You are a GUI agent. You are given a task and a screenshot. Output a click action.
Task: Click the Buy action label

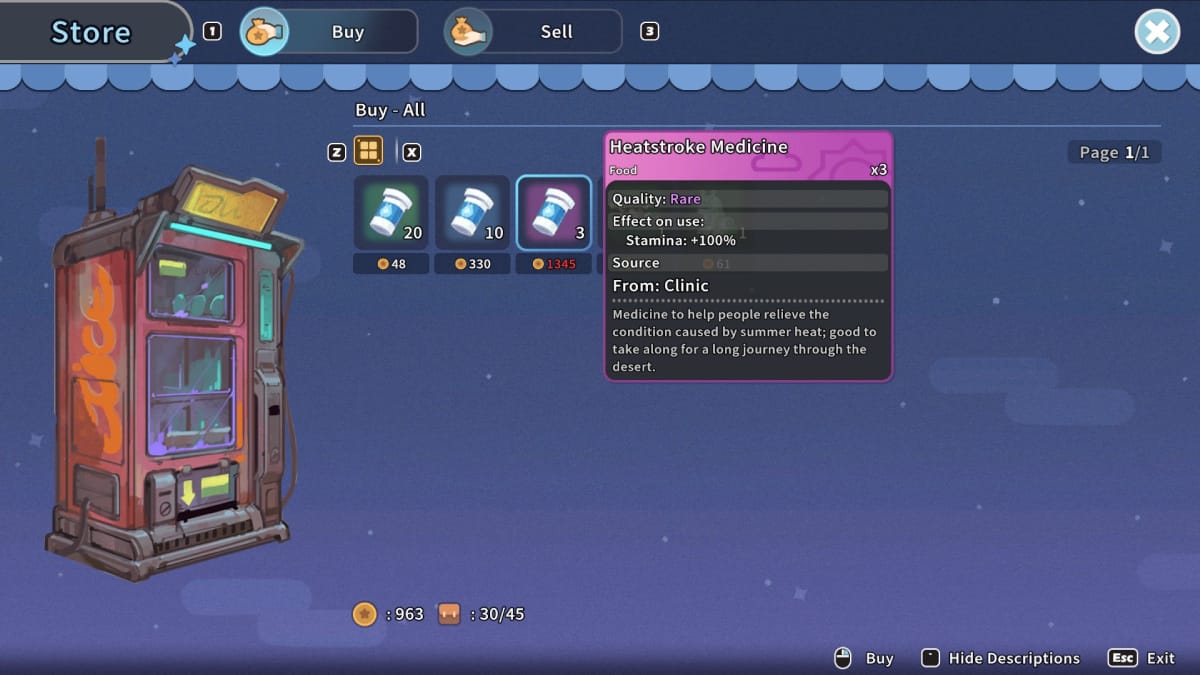879,658
